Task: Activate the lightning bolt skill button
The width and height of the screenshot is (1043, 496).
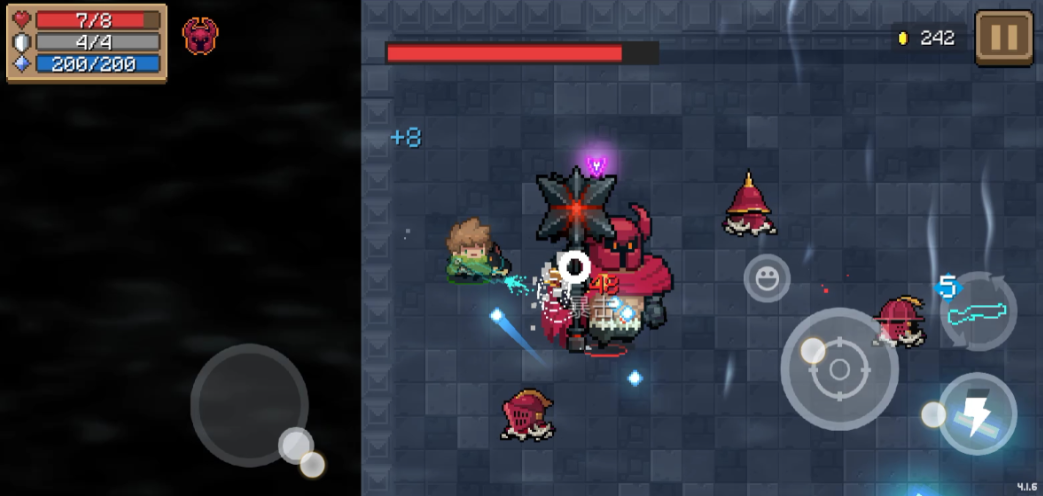Action: 977,413
